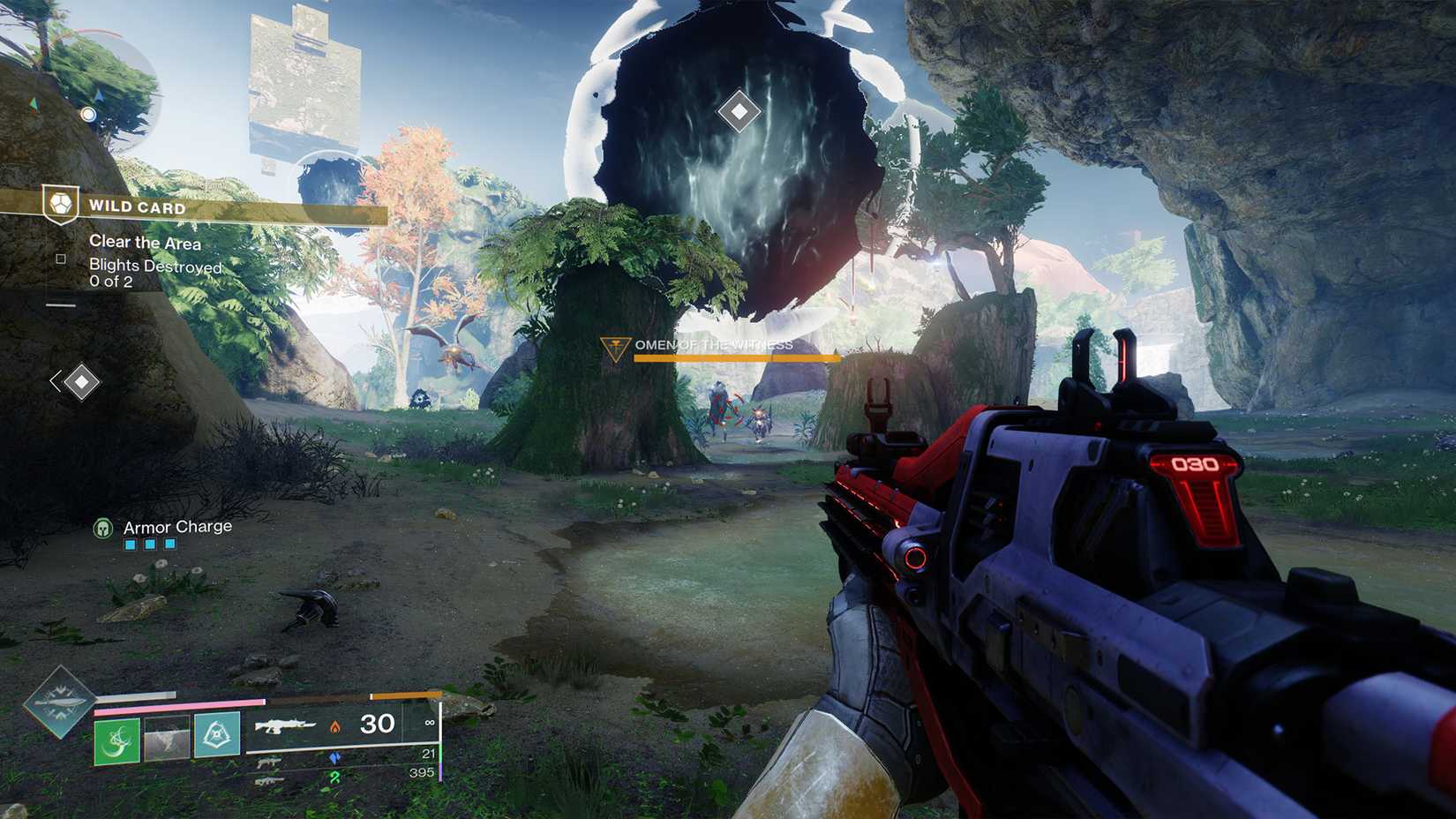Select the equipped auto rifle weapon icon

pyautogui.click(x=287, y=725)
